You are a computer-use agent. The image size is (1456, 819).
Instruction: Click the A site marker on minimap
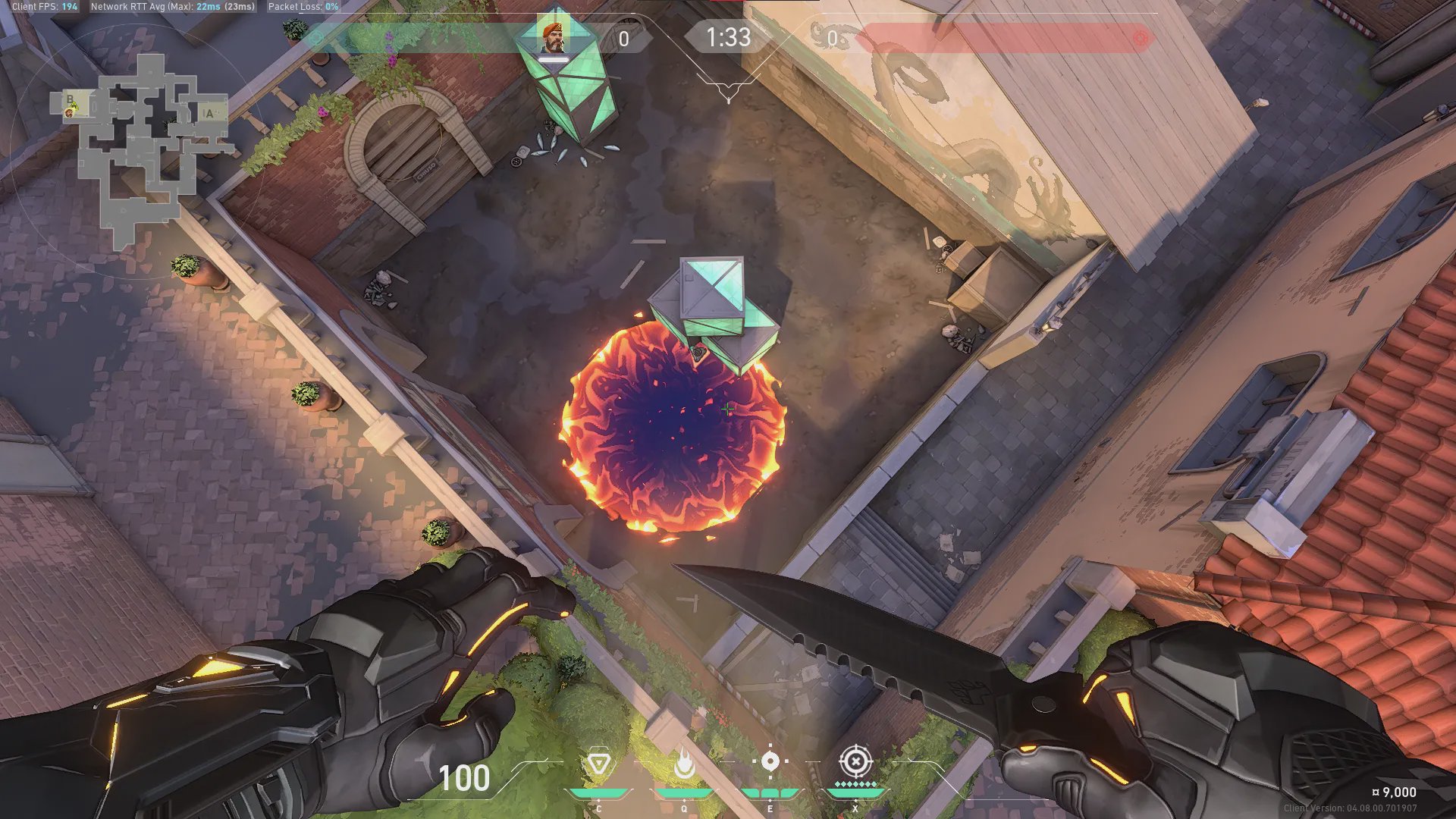click(x=209, y=114)
